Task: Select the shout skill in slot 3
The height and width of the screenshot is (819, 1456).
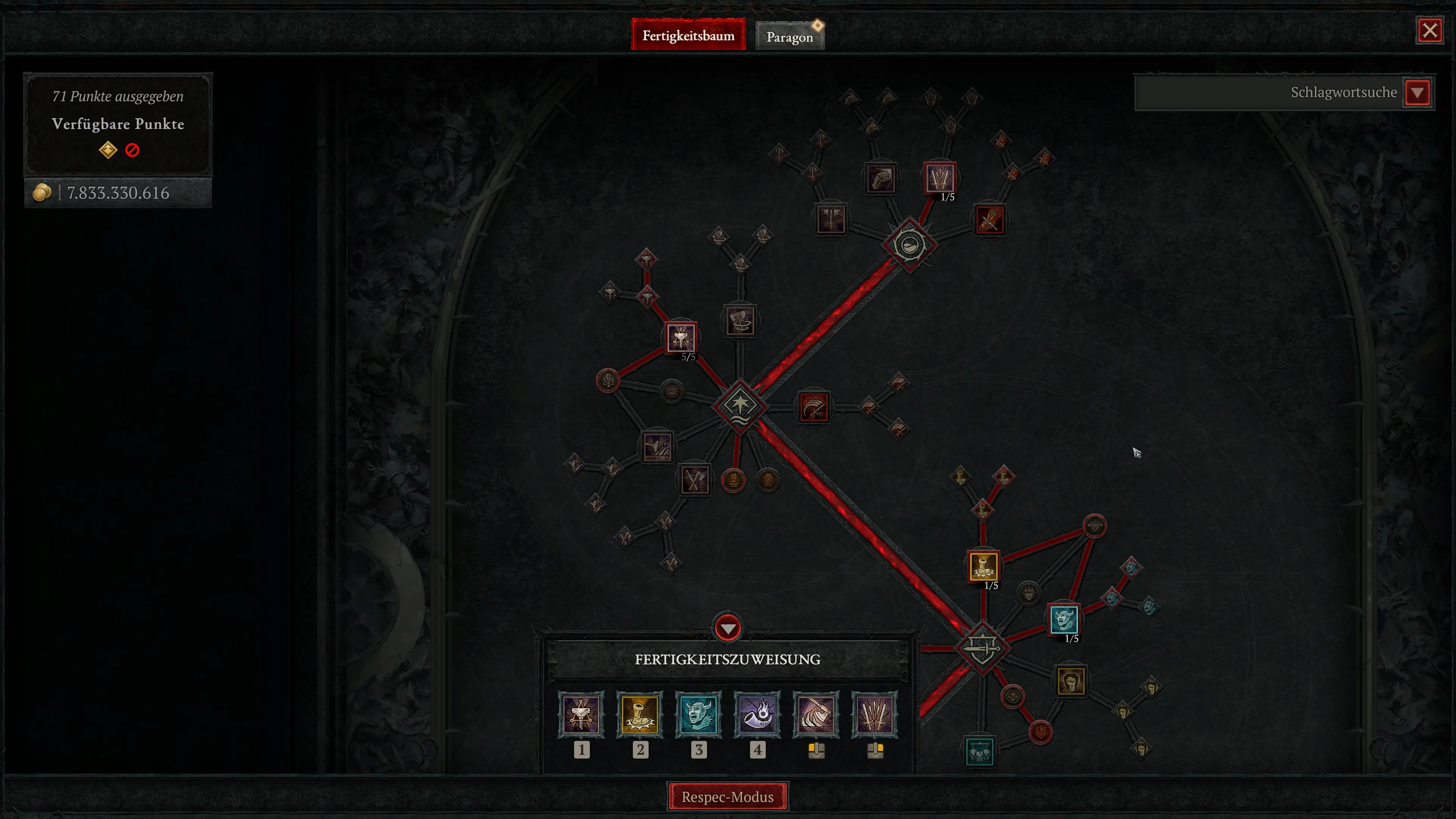Action: [699, 714]
